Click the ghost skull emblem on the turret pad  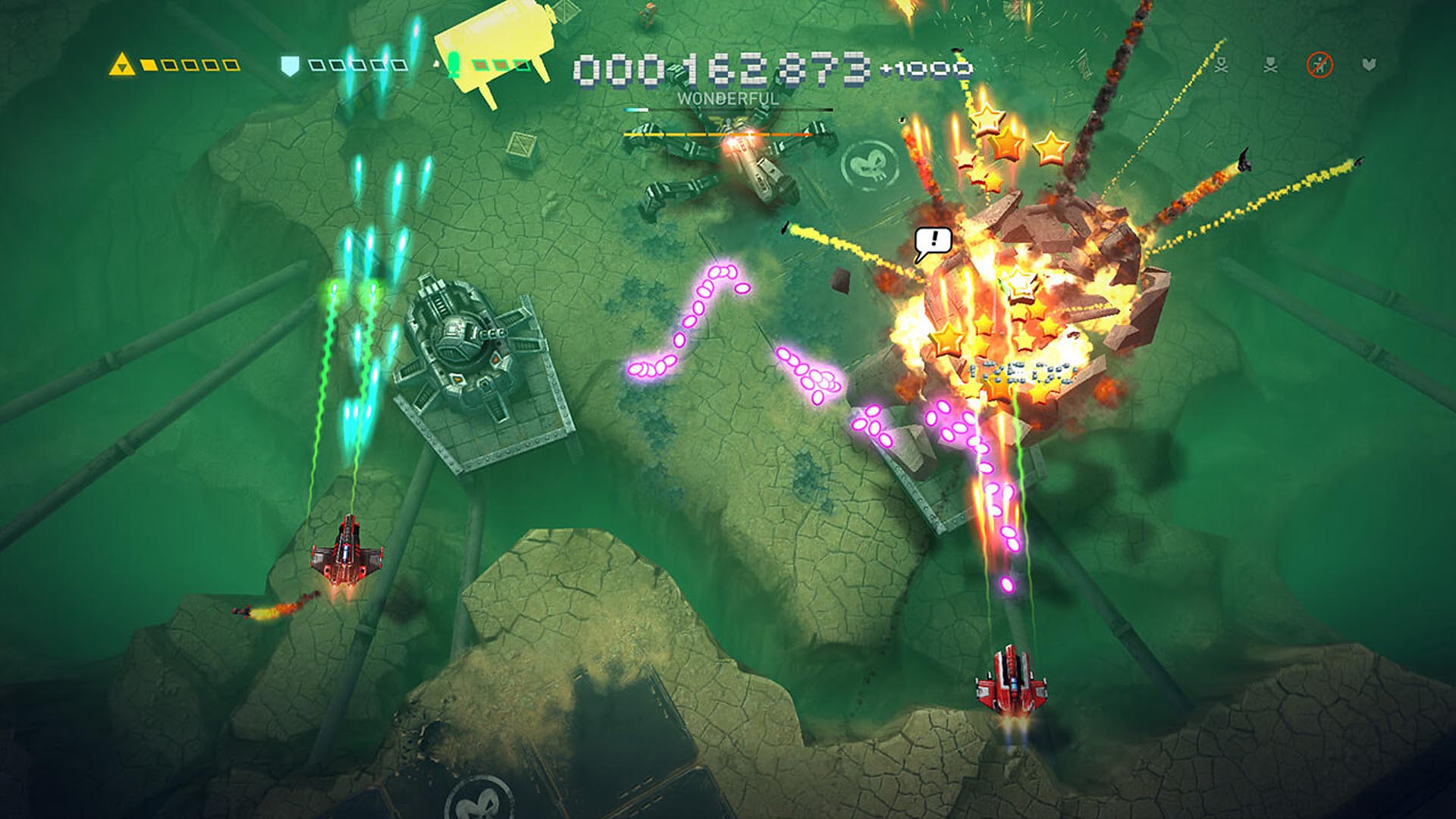pos(871,164)
